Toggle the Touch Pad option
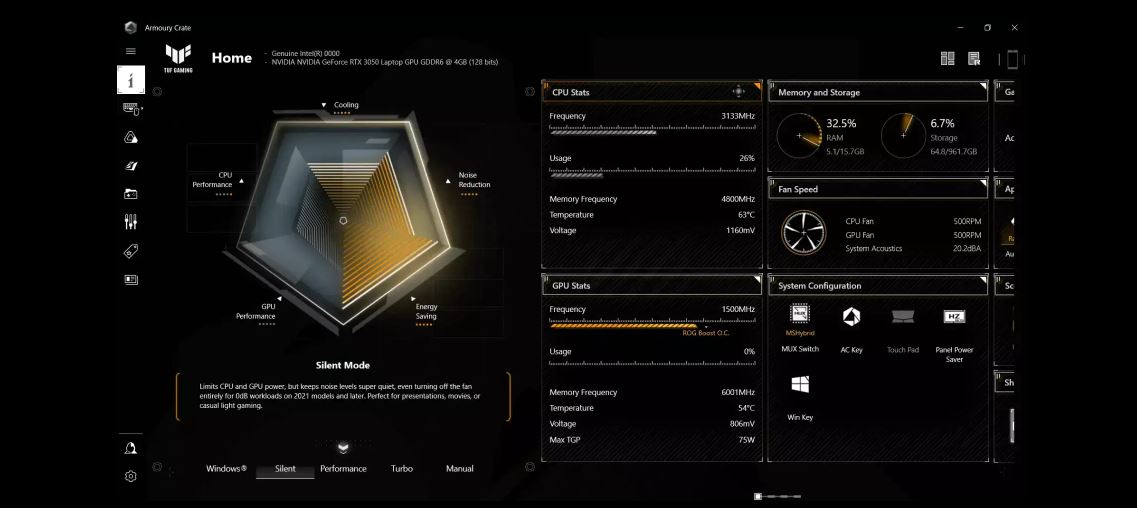 (902, 318)
